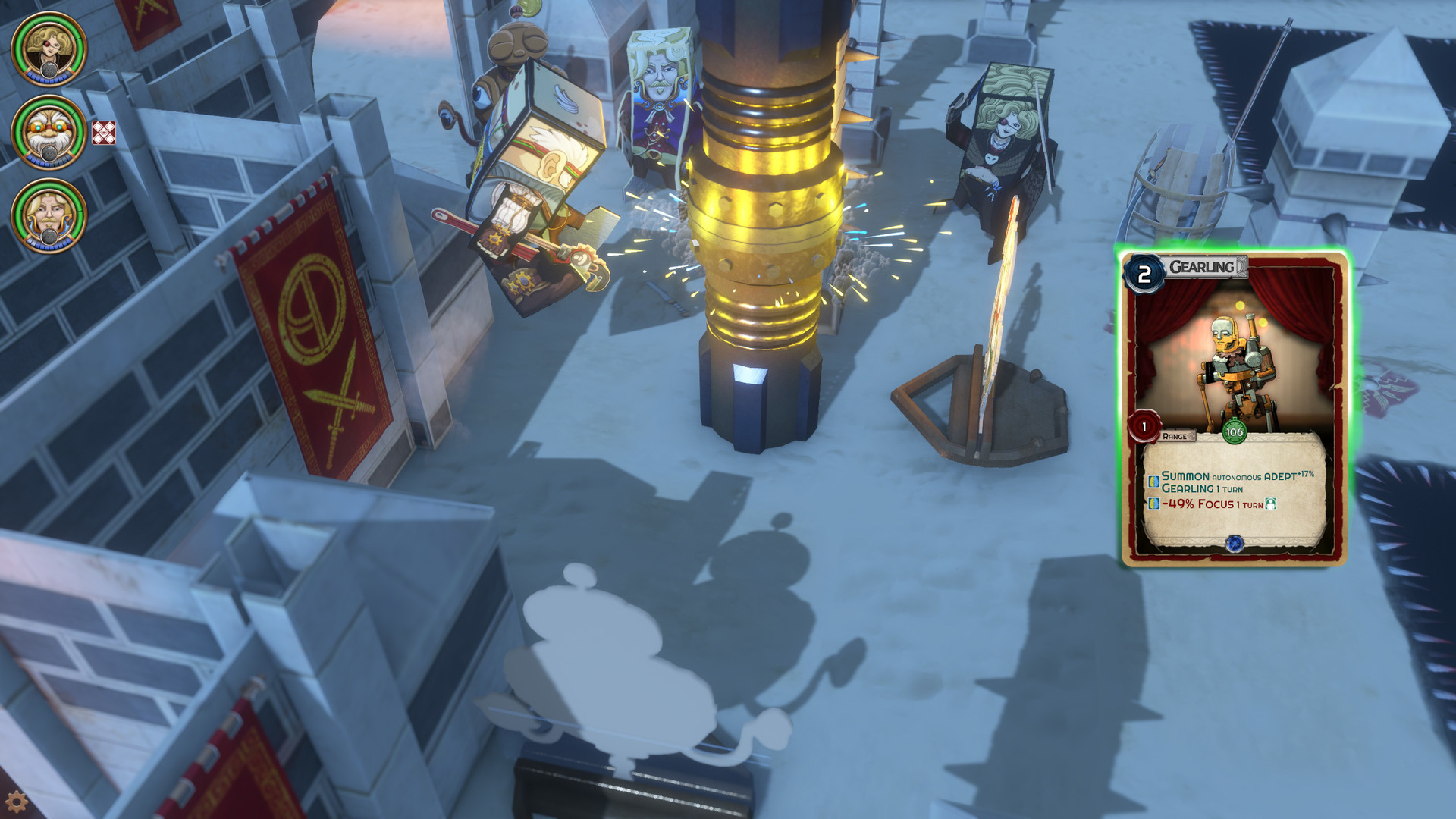Screen dimensions: 1456x819
Task: Click the silver medallion under the bottom portrait
Action: (x=49, y=237)
